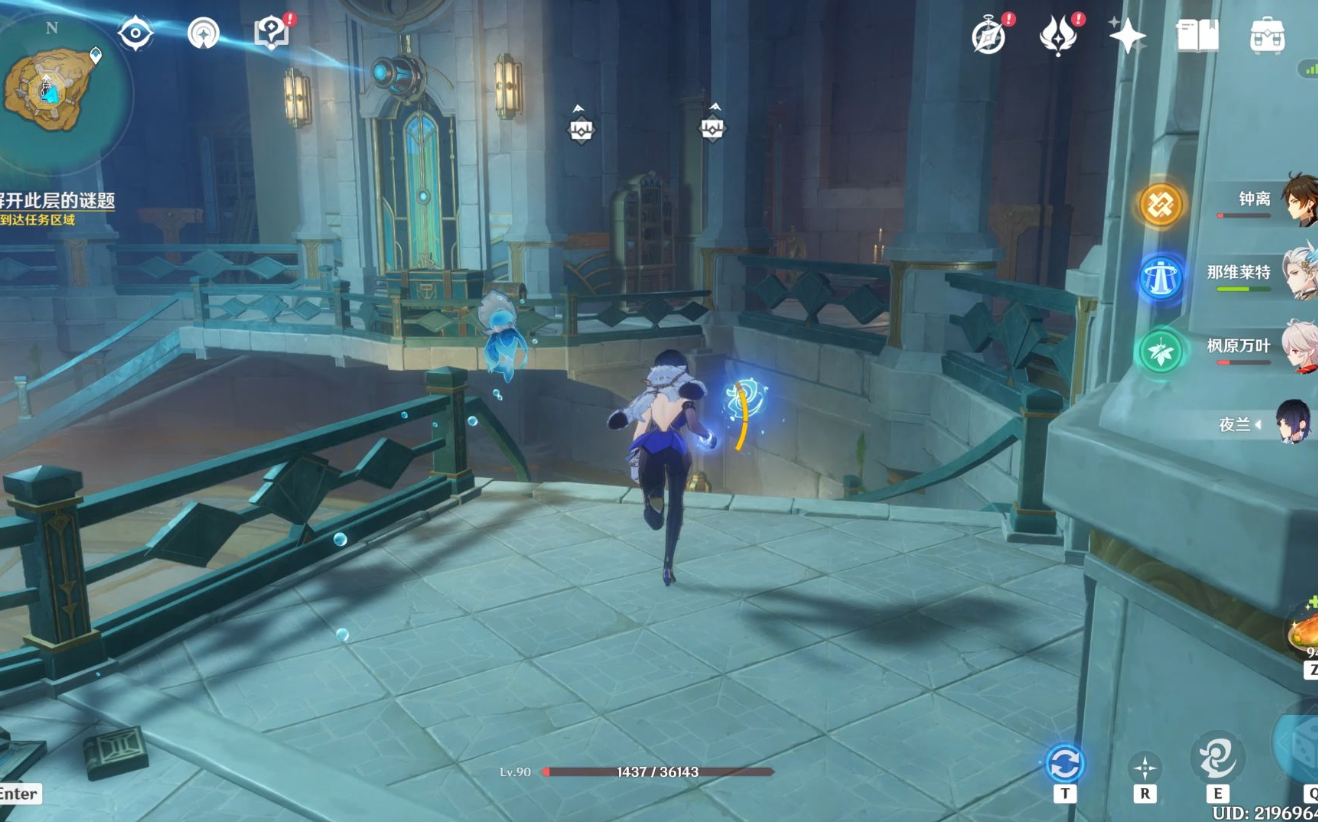Activate the elemental skill swirl icon
Image resolution: width=1318 pixels, height=822 pixels.
point(1217,757)
